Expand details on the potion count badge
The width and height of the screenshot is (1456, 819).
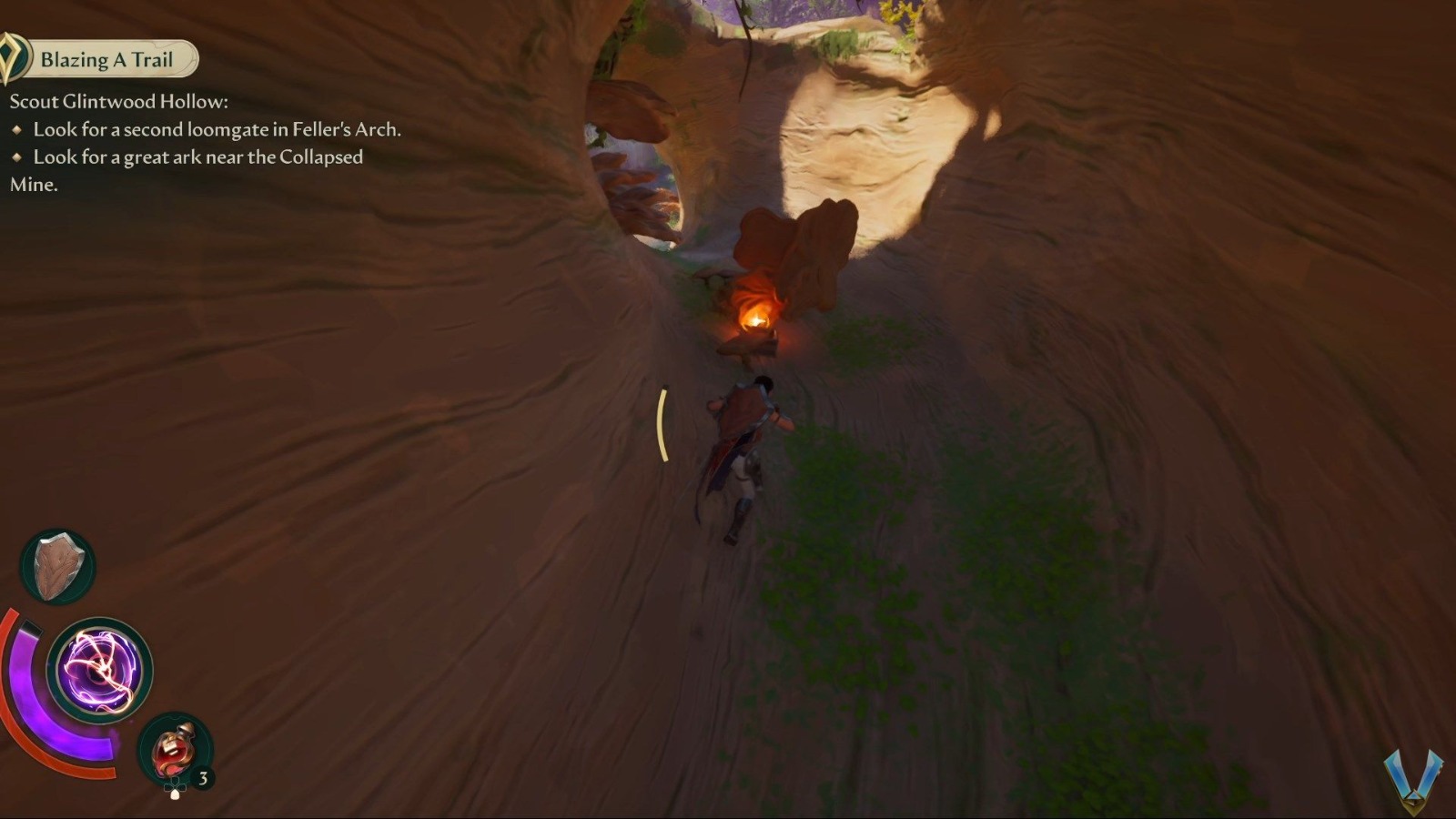click(x=202, y=778)
